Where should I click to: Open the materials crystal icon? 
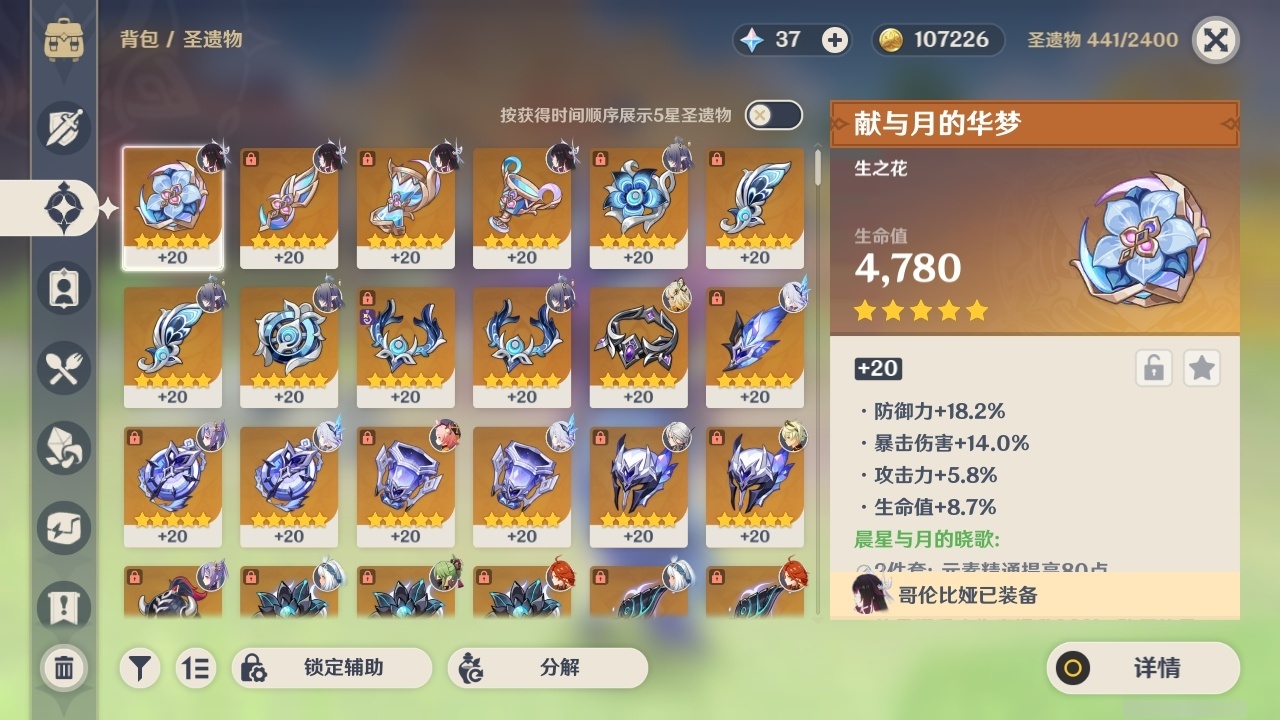(63, 448)
